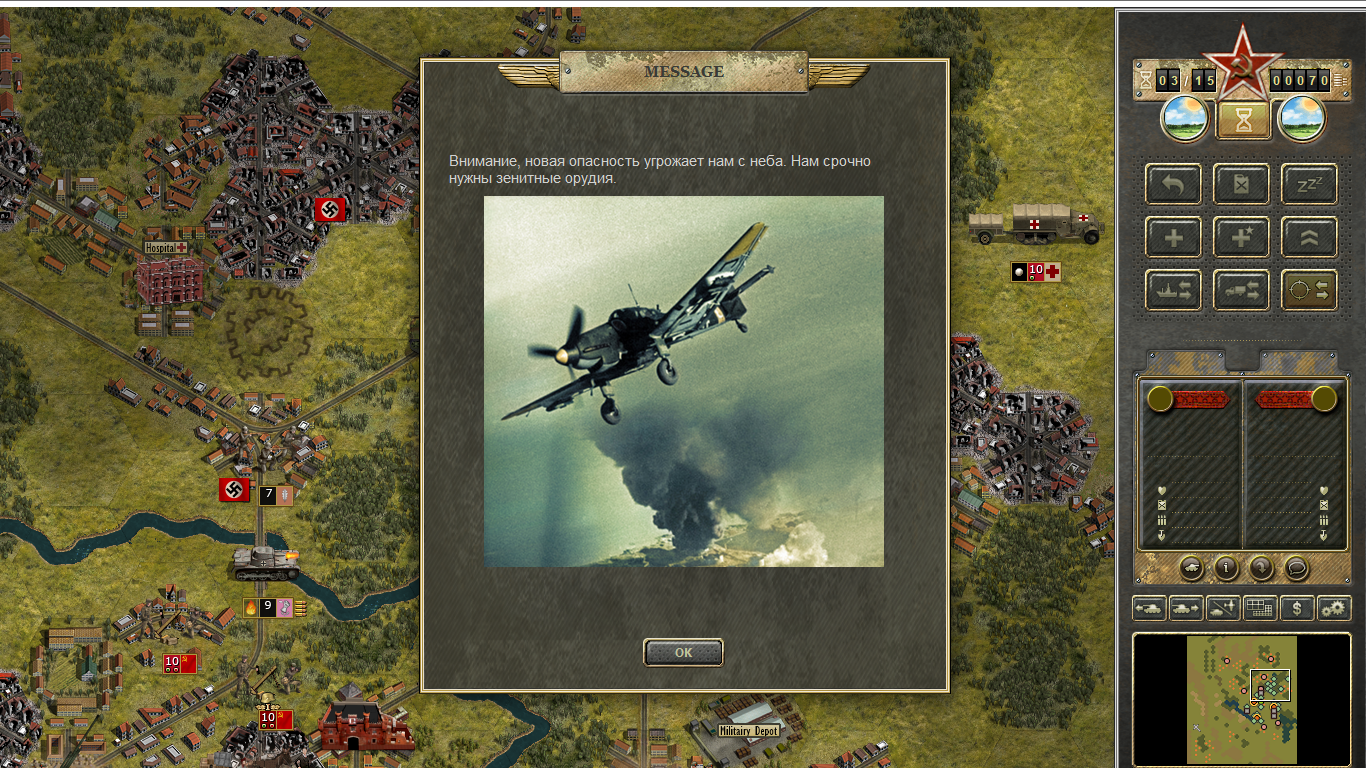Undo the last move with the arrow button
This screenshot has width=1366, height=768.
(x=1173, y=184)
